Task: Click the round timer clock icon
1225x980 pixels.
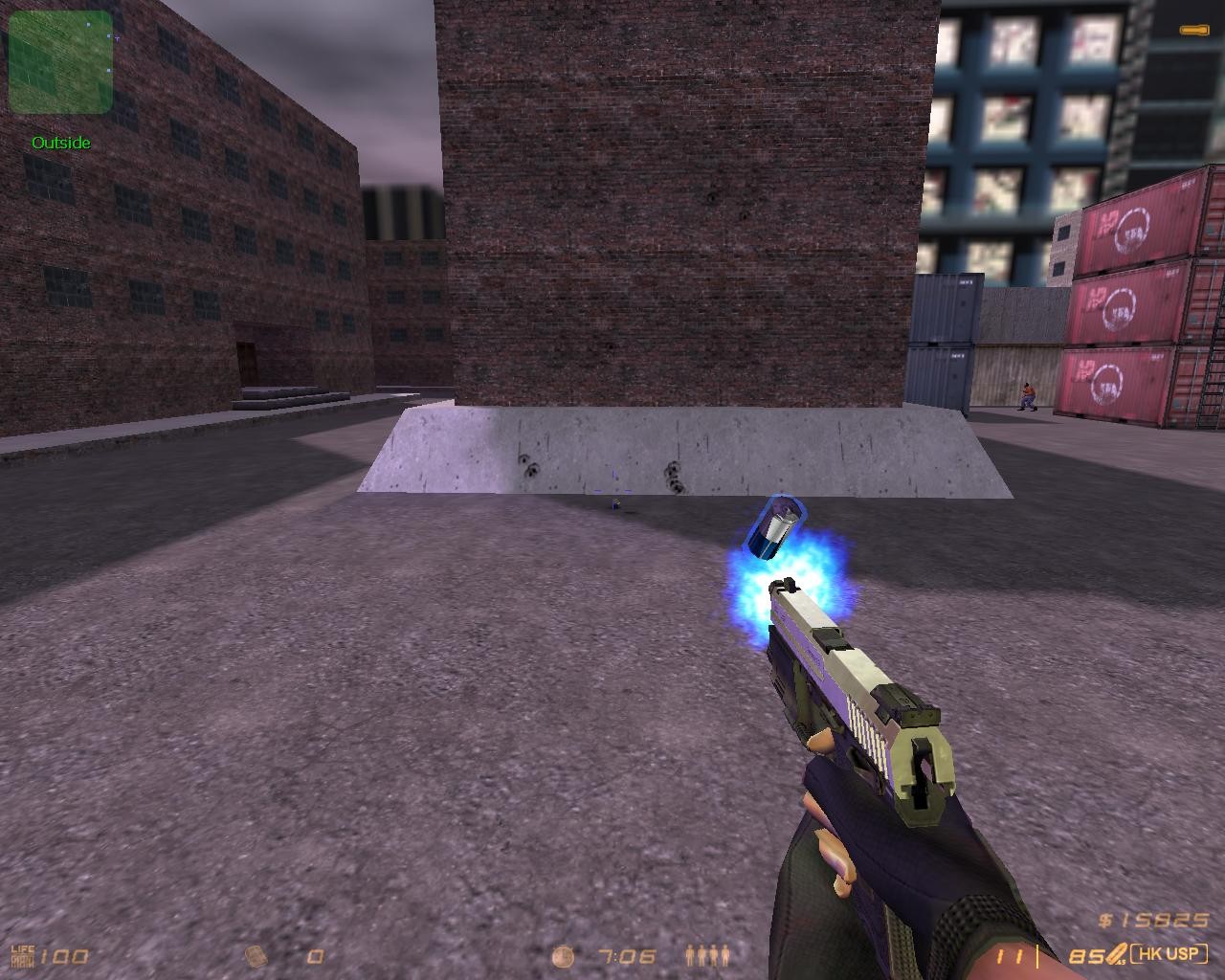Action: (563, 956)
